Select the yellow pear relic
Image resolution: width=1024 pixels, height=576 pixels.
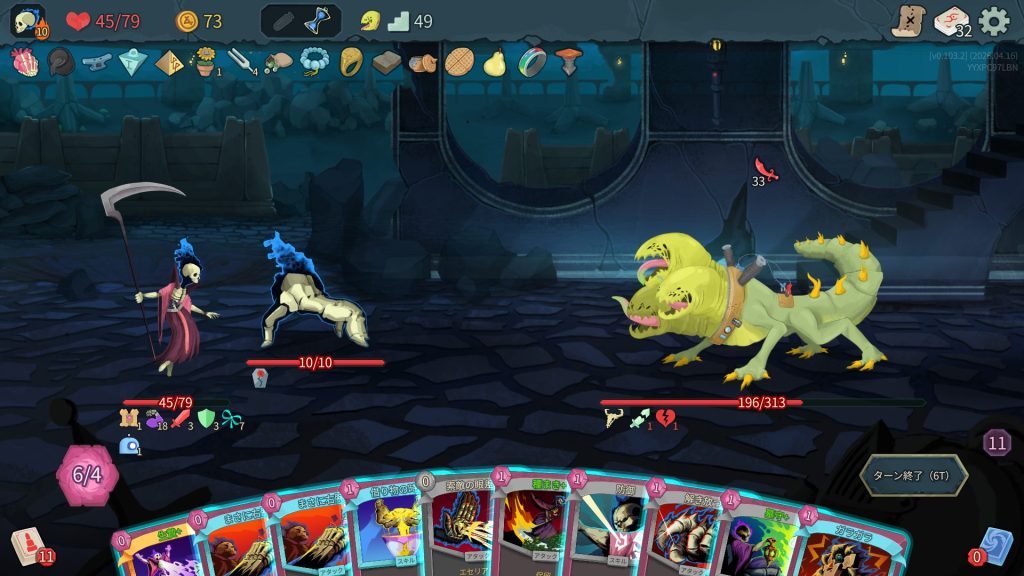[x=494, y=62]
